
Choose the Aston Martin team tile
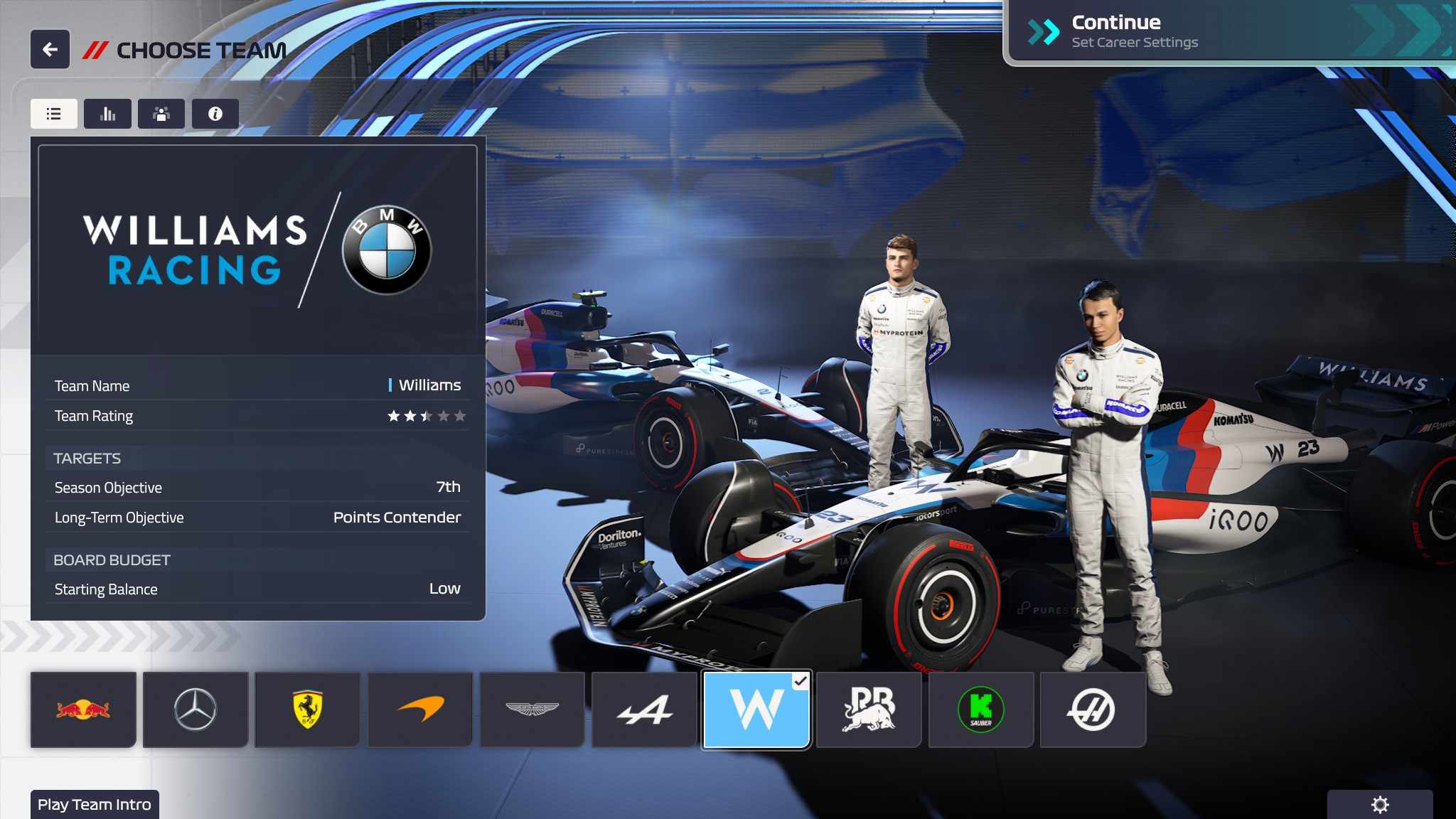(x=532, y=710)
